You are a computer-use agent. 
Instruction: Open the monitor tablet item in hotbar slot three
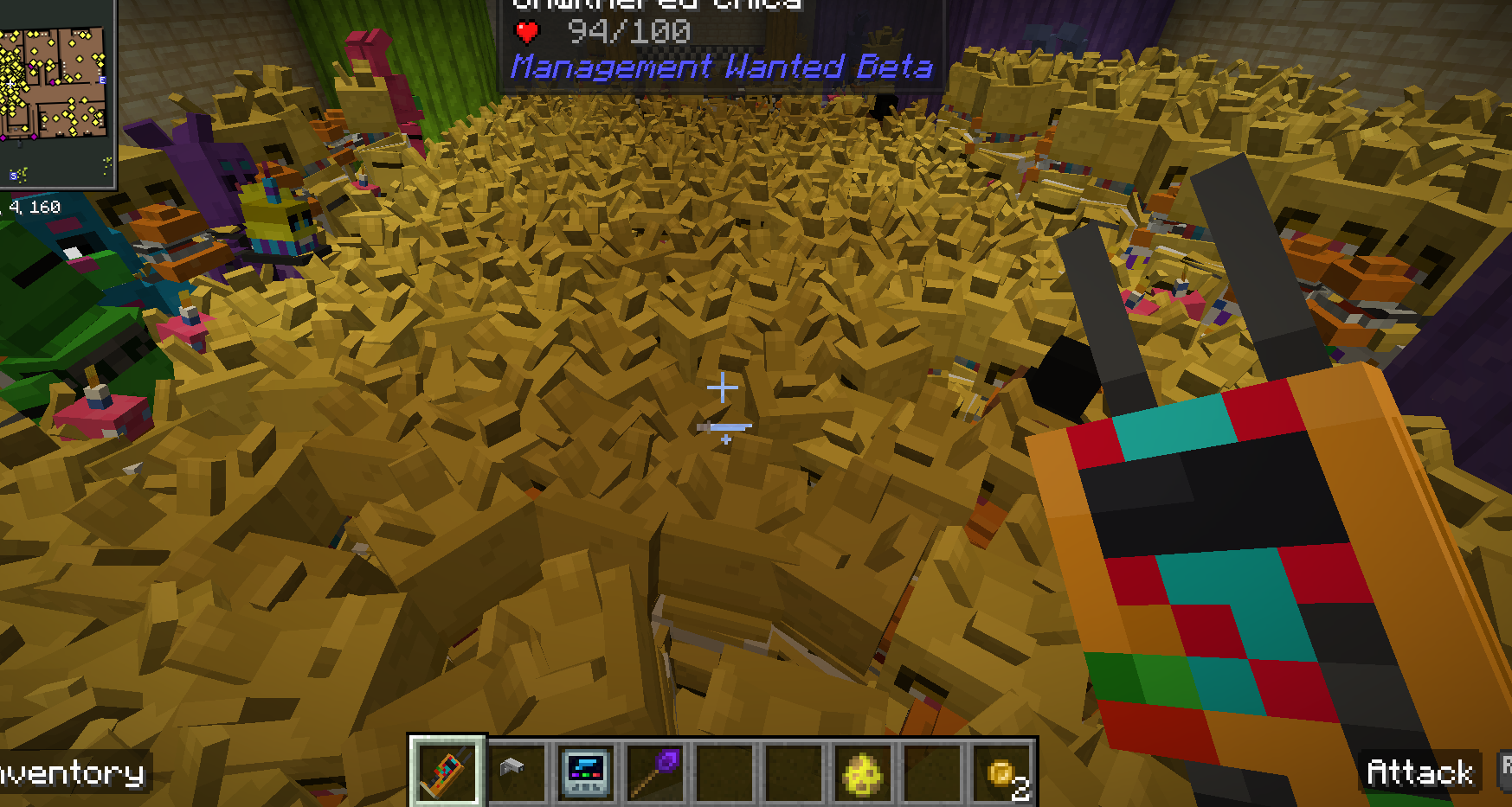[586, 772]
